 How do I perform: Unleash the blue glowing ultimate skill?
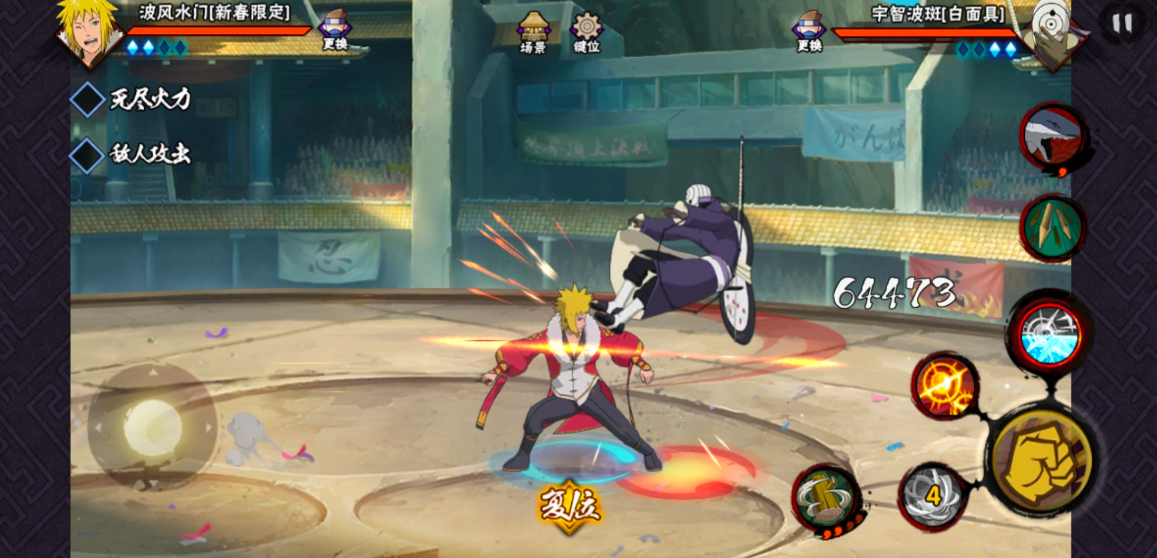click(1049, 334)
